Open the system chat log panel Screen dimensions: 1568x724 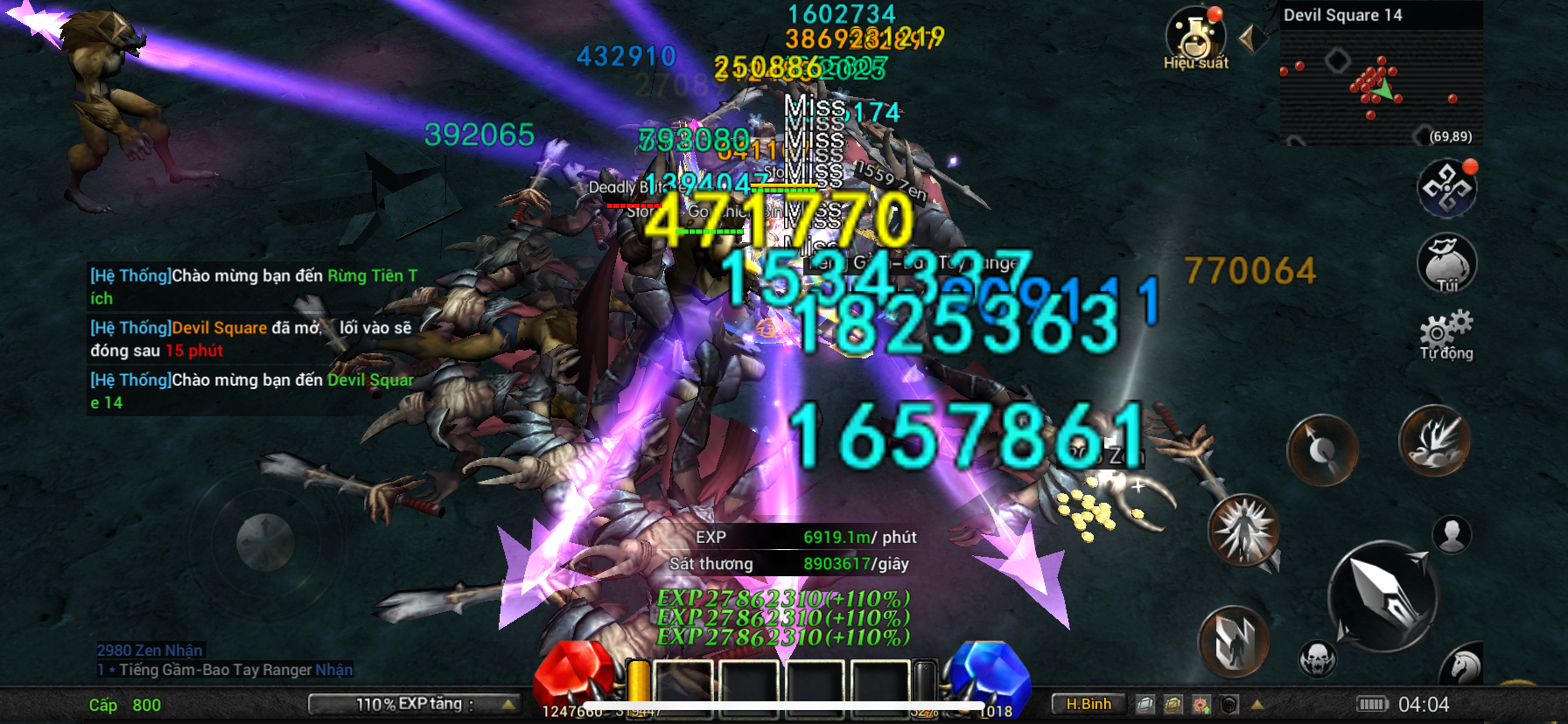254,338
